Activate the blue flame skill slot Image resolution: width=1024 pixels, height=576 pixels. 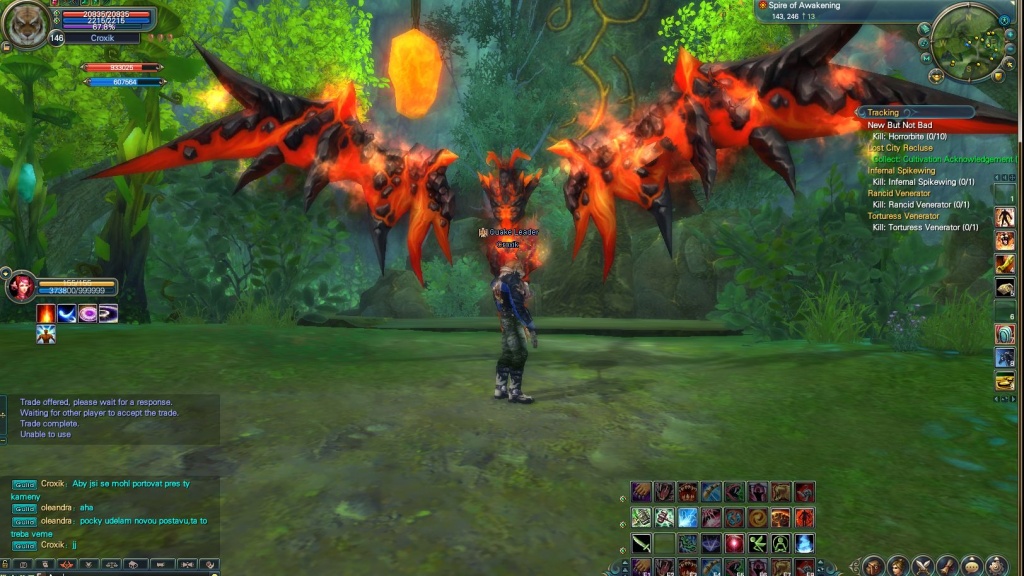804,543
